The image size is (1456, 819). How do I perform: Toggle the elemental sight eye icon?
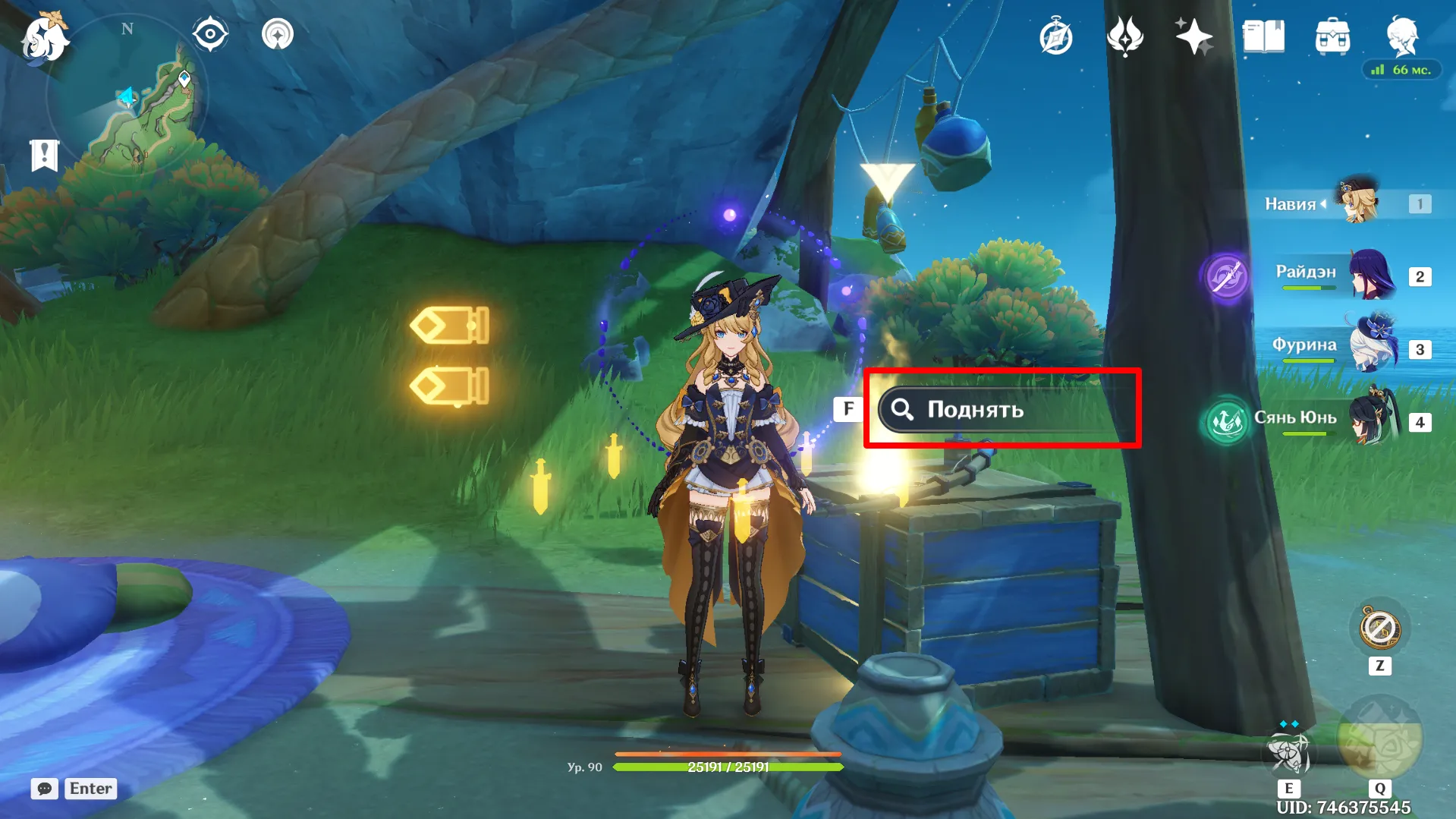(x=210, y=34)
